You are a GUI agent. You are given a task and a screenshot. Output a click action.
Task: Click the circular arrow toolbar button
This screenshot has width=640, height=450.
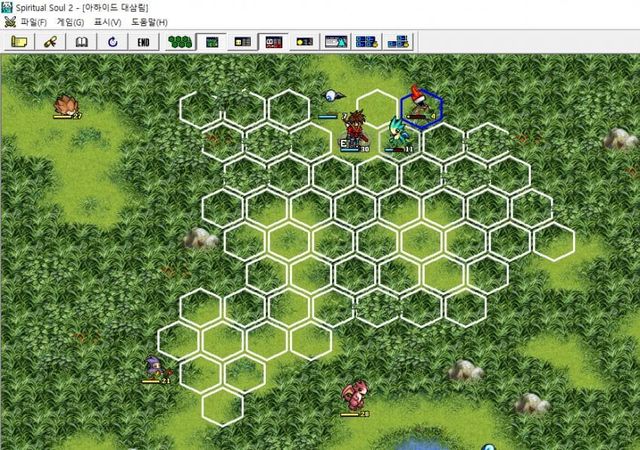pyautogui.click(x=112, y=41)
